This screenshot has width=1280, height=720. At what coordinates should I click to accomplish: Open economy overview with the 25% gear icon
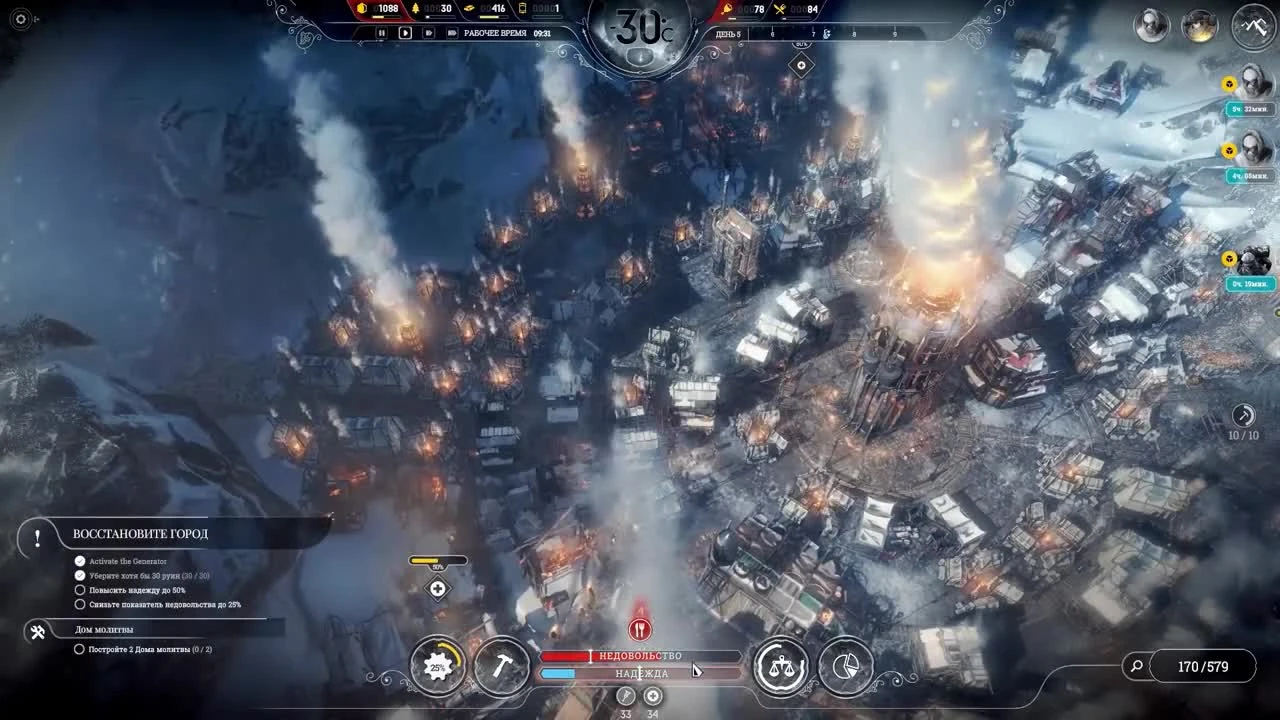click(437, 665)
